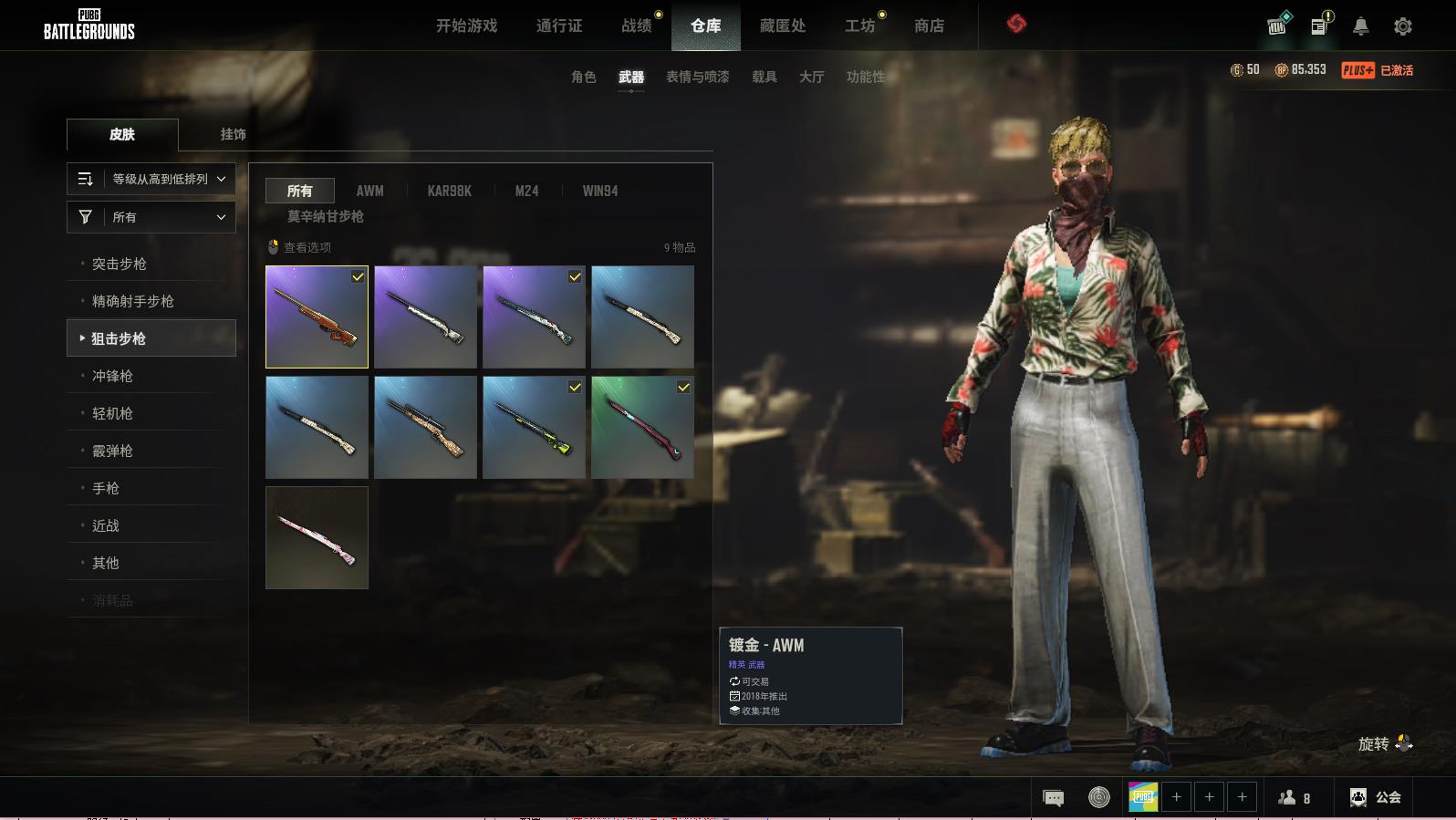
Task: Show only WIN94 skins
Action: point(599,191)
